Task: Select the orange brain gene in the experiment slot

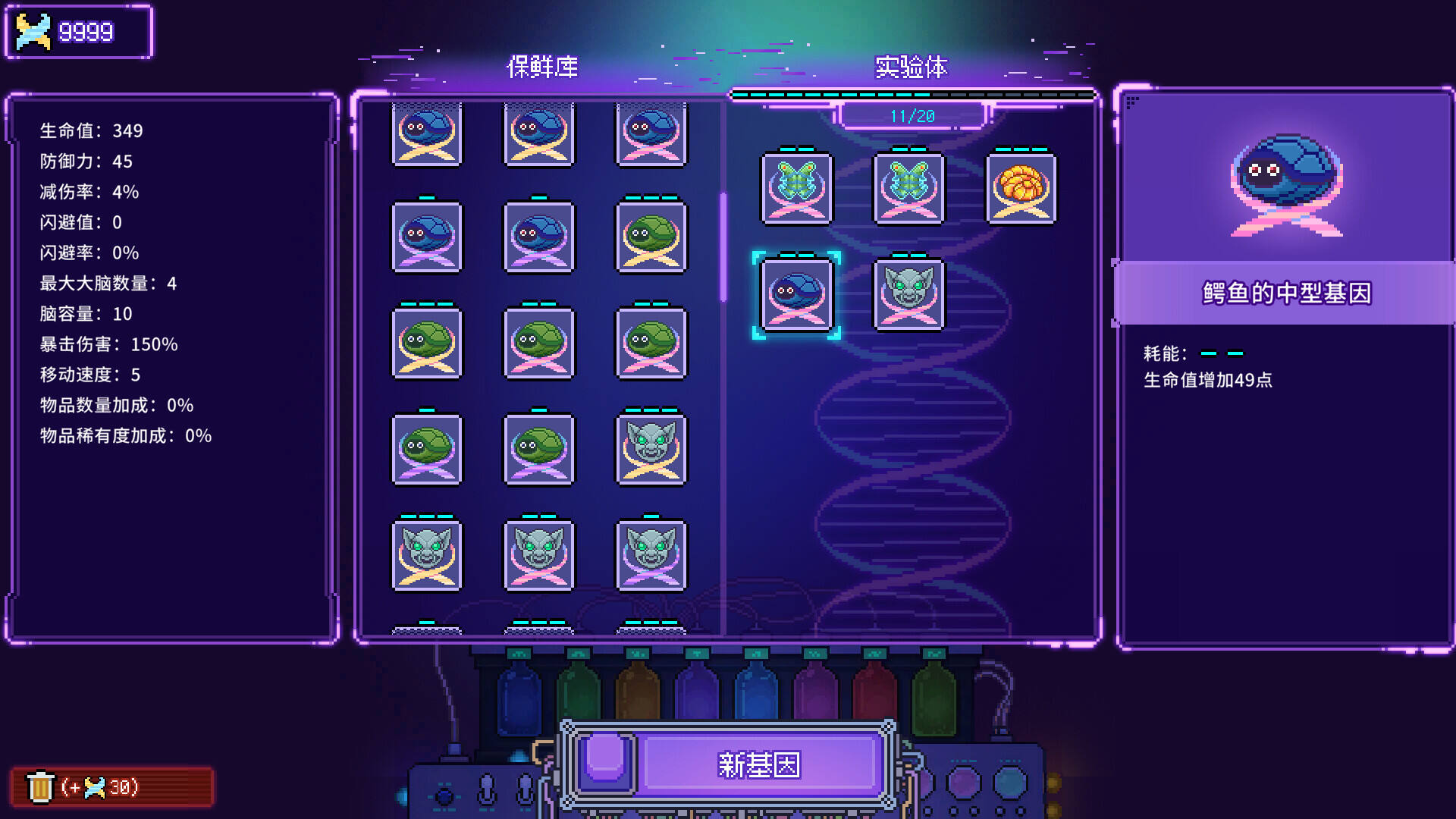Action: click(x=1021, y=188)
